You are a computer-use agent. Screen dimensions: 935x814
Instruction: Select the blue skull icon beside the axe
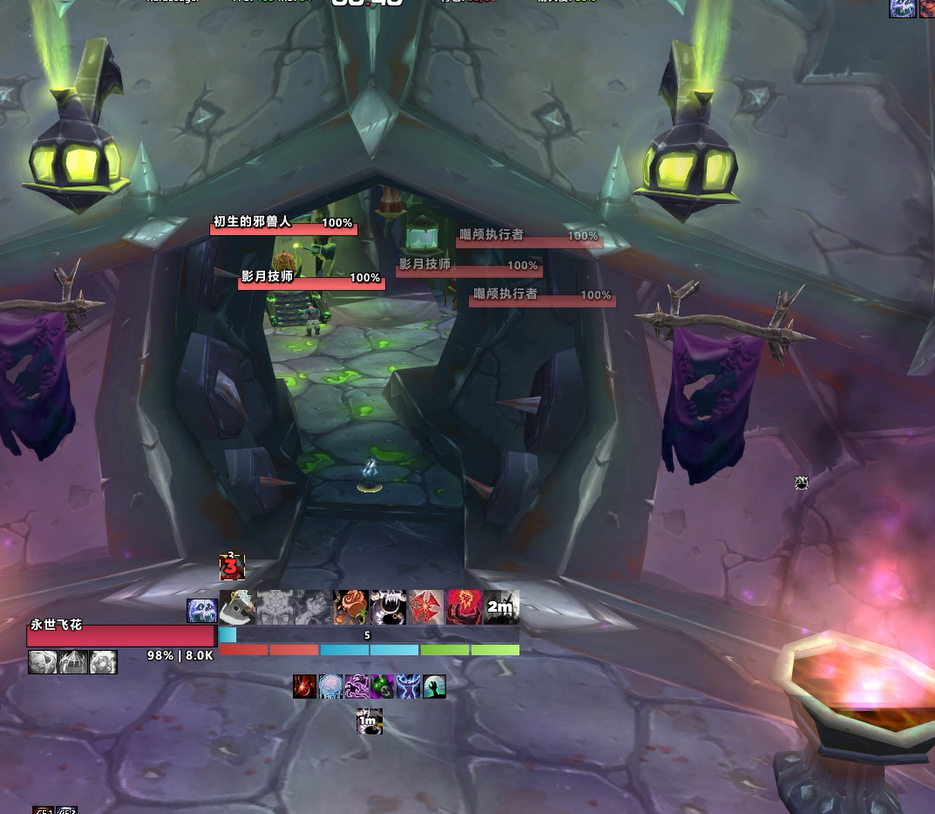(201, 610)
